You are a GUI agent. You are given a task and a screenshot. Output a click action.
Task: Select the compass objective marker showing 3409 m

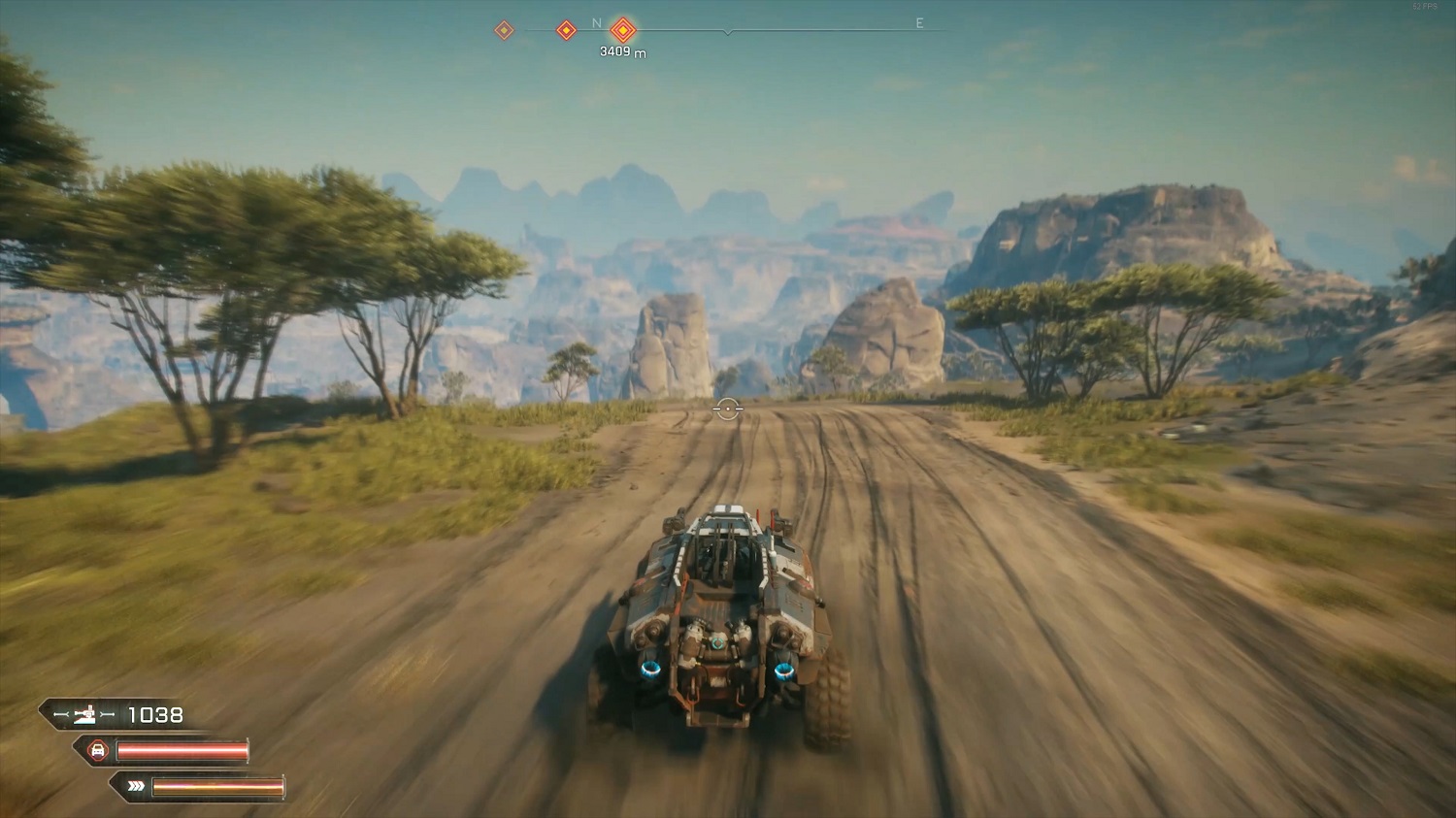point(623,30)
